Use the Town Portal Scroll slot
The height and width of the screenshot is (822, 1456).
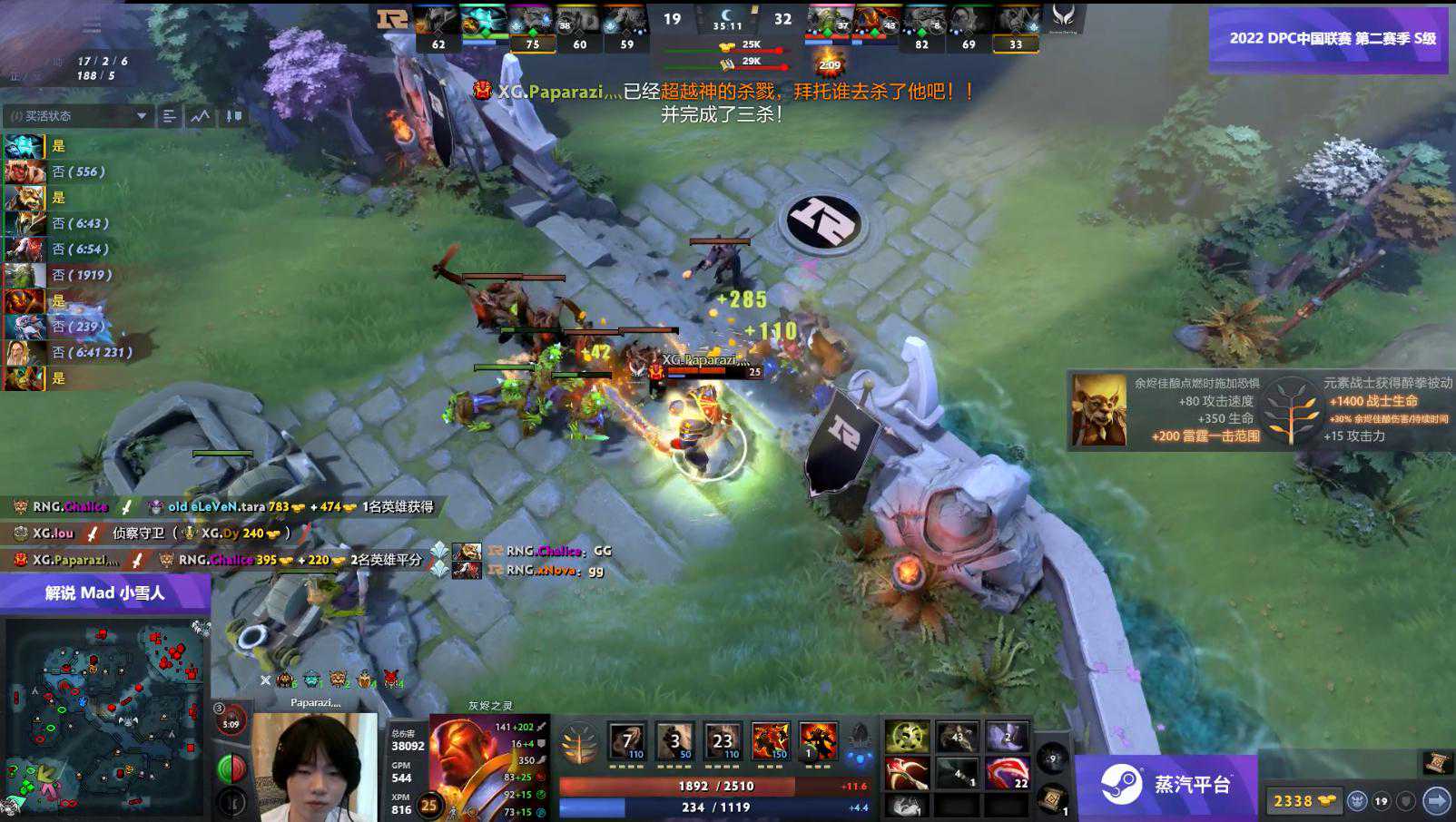click(x=1053, y=798)
